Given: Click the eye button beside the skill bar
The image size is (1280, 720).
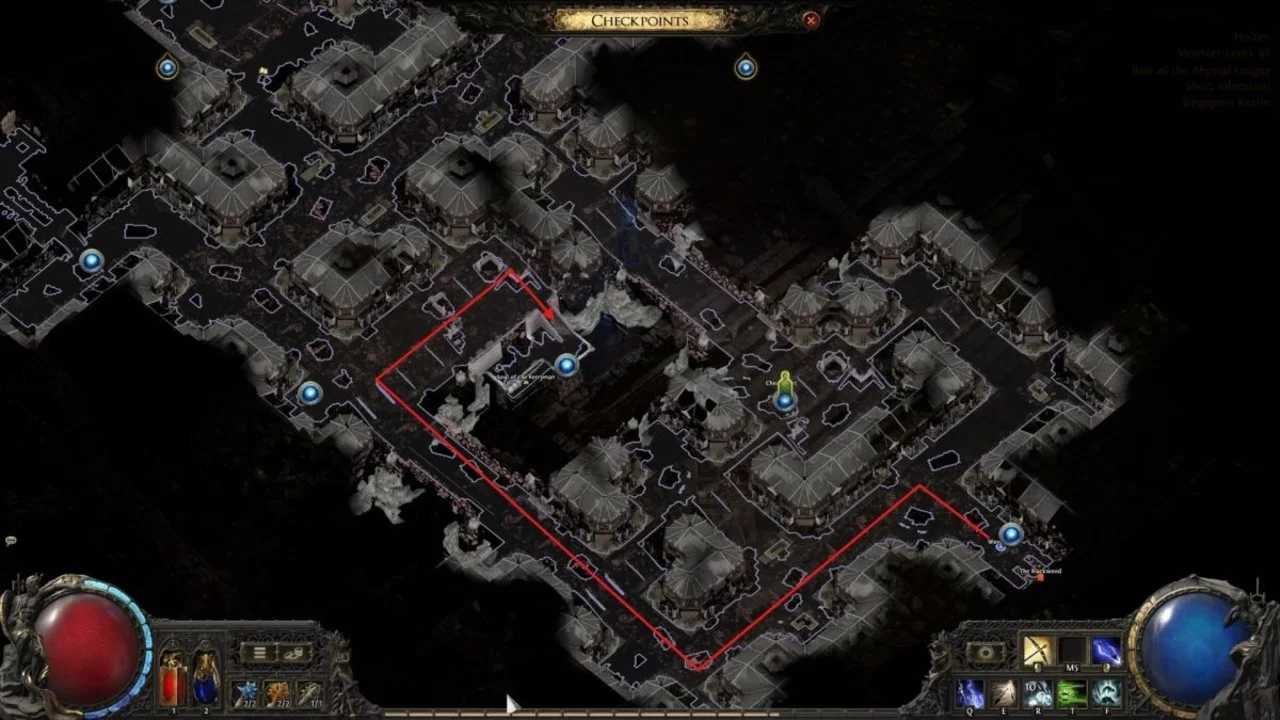Looking at the screenshot, I should point(985,652).
